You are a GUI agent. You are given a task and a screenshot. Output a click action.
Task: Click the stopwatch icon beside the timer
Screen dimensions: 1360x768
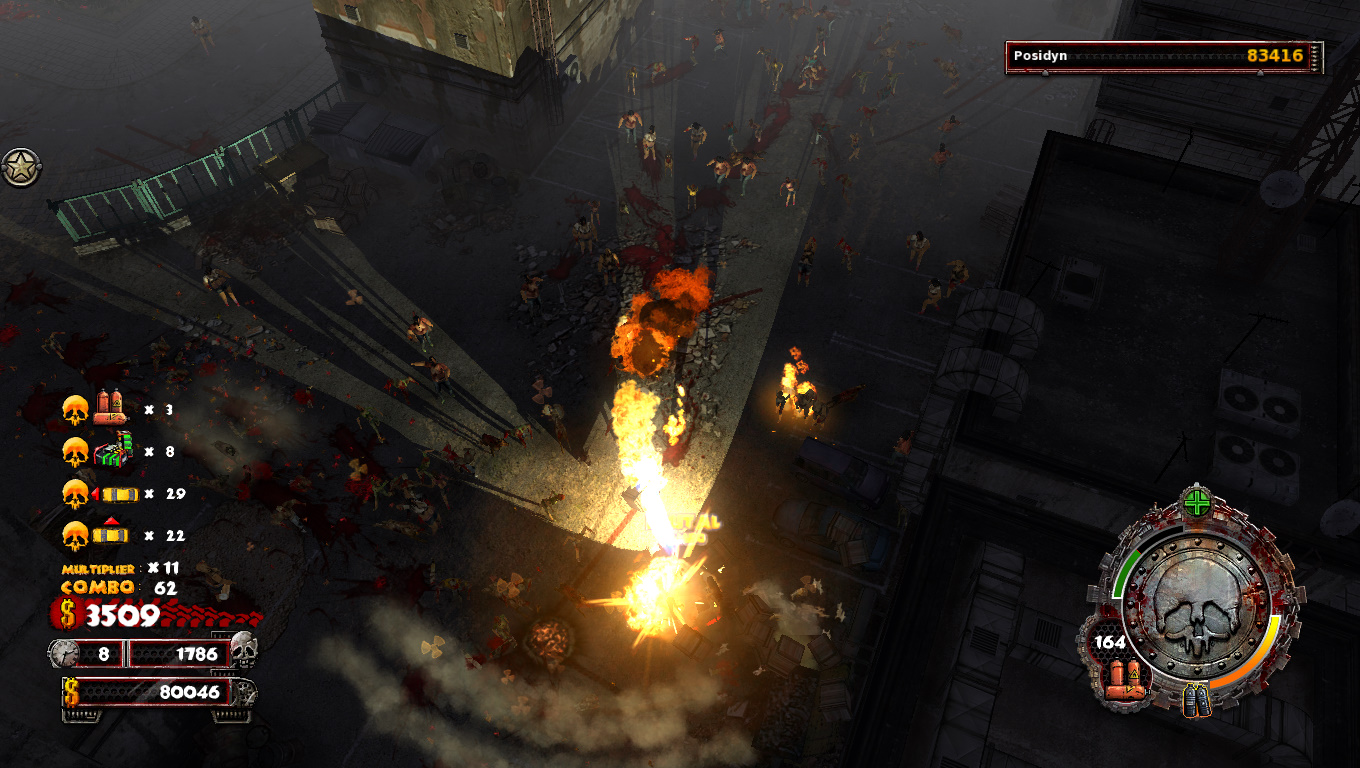[x=64, y=654]
